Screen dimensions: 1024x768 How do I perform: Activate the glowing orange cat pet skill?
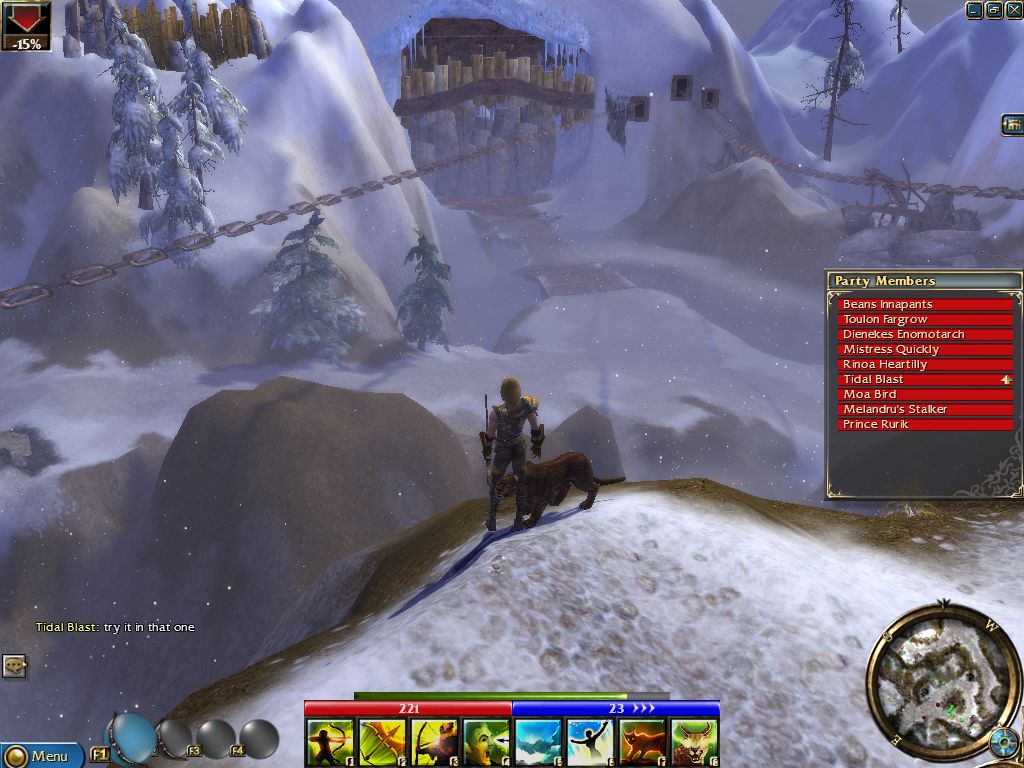coord(642,743)
